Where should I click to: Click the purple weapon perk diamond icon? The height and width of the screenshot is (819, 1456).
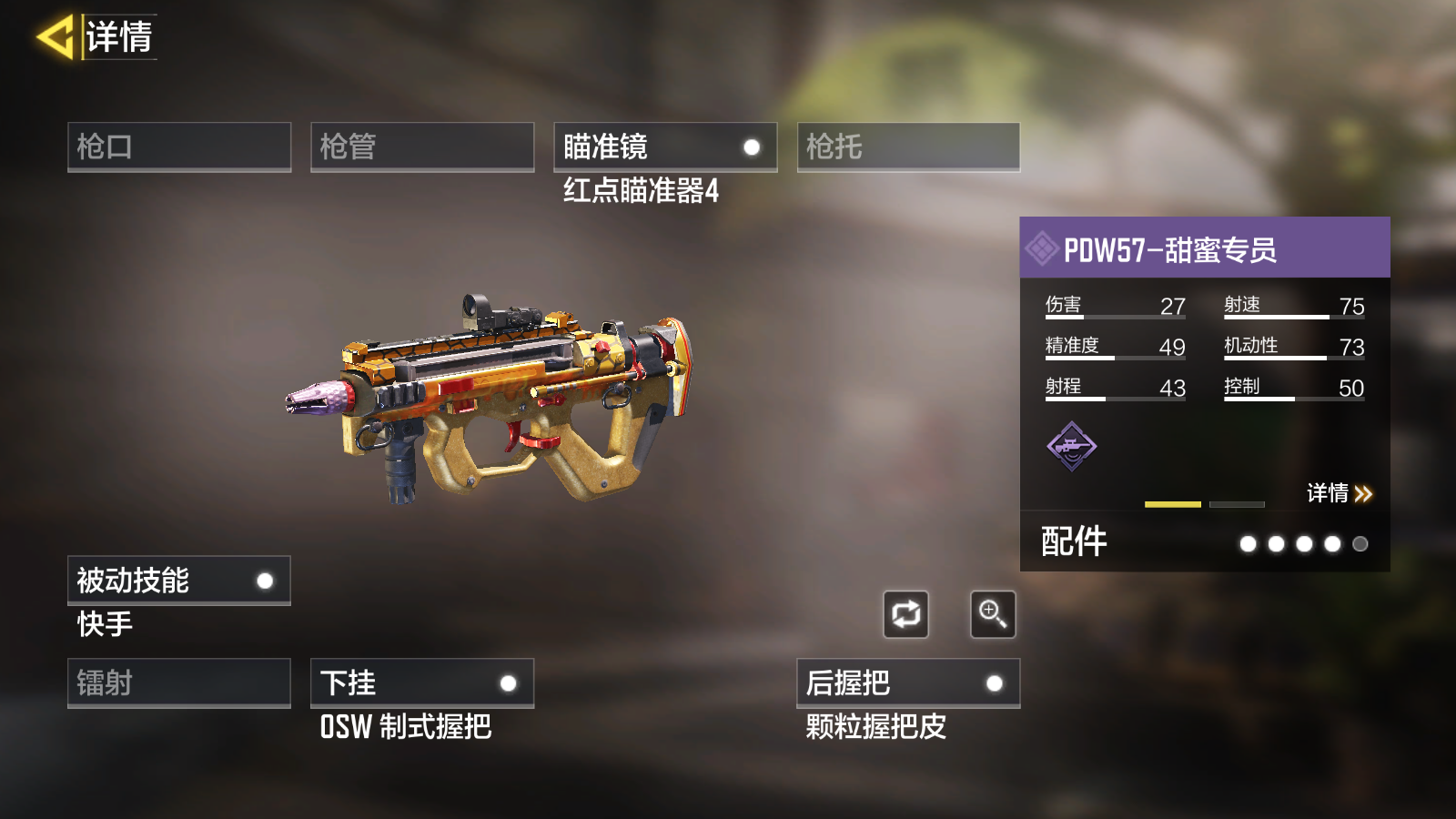point(1072,446)
